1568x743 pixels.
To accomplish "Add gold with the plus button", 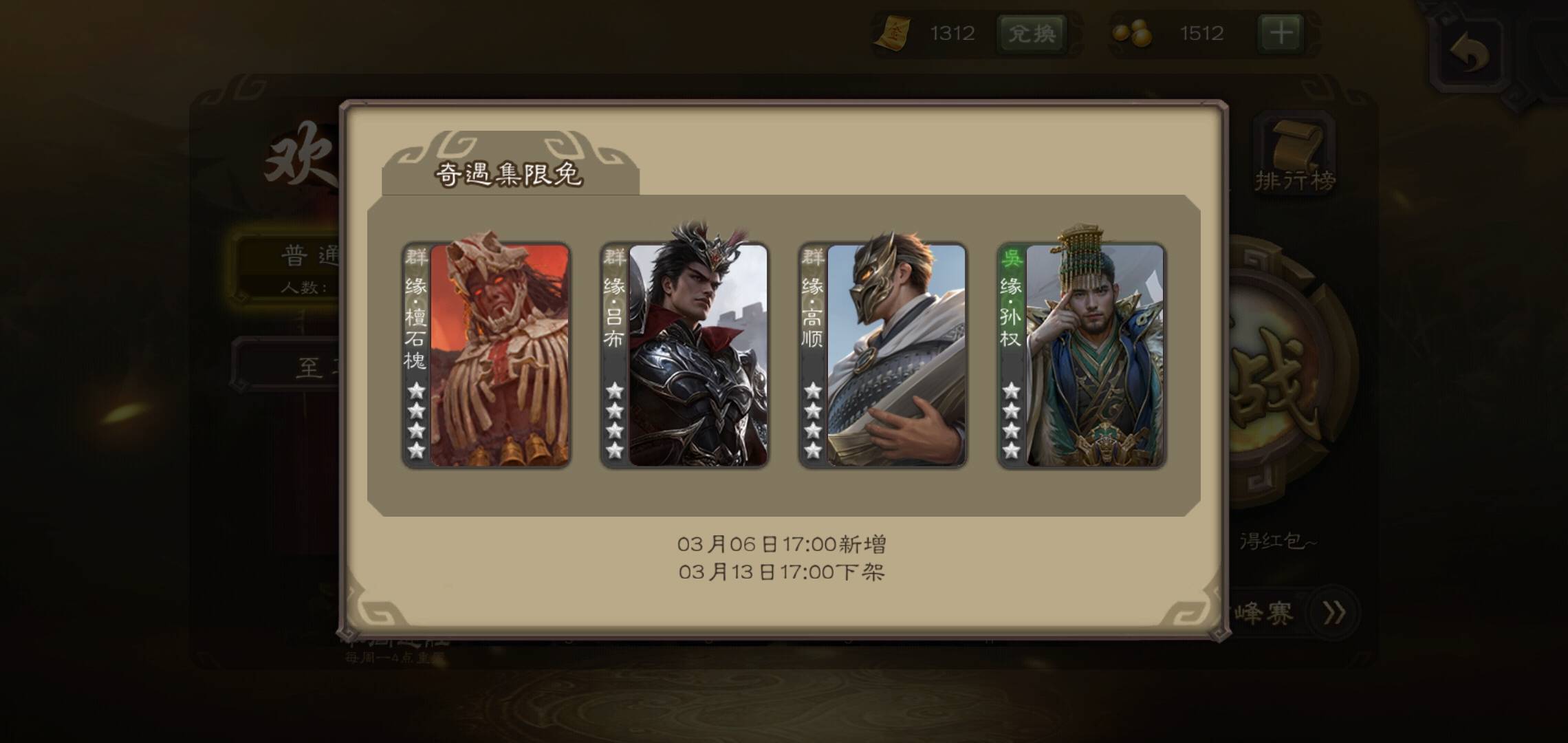I will [1280, 33].
